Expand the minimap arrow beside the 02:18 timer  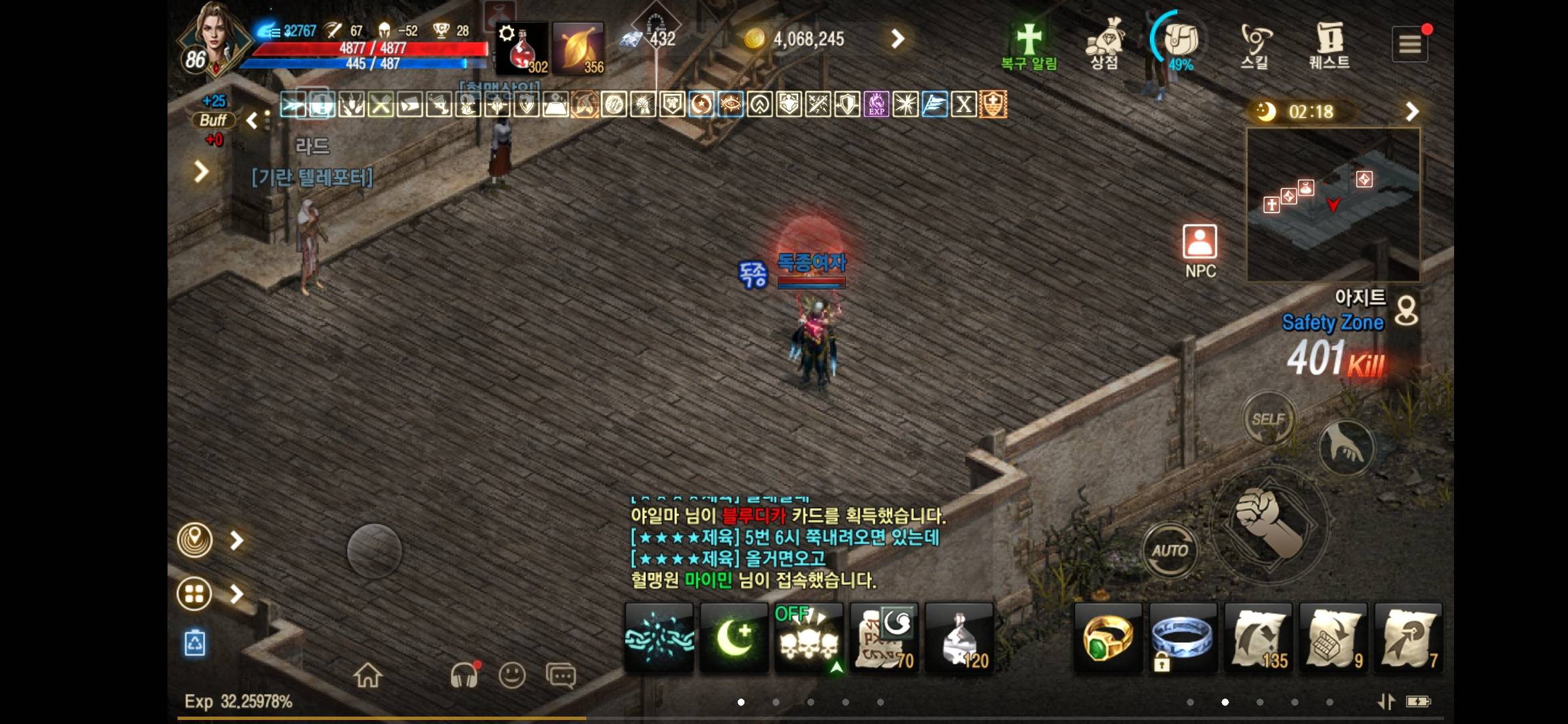(1413, 111)
